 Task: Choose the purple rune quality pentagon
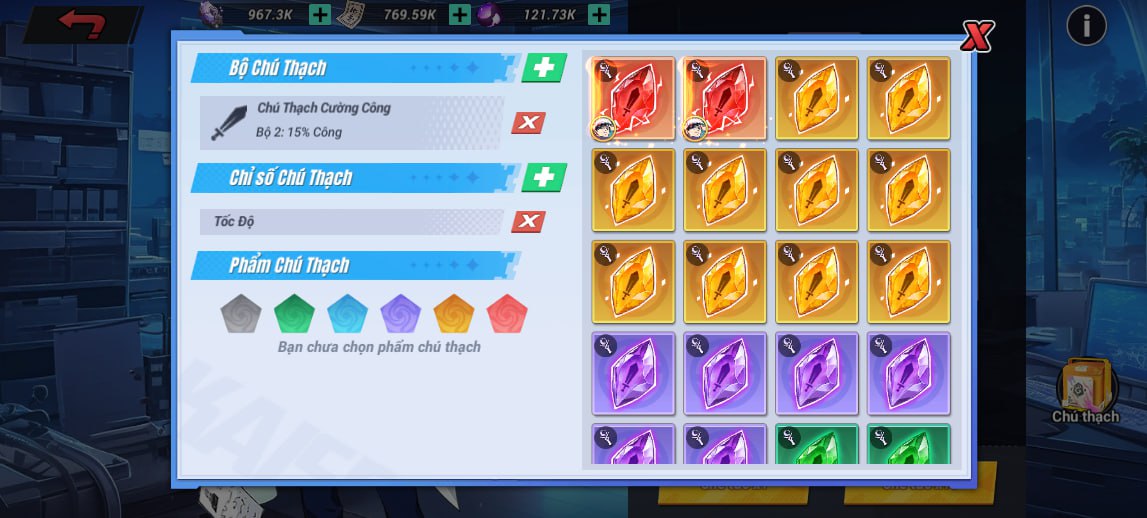[400, 314]
